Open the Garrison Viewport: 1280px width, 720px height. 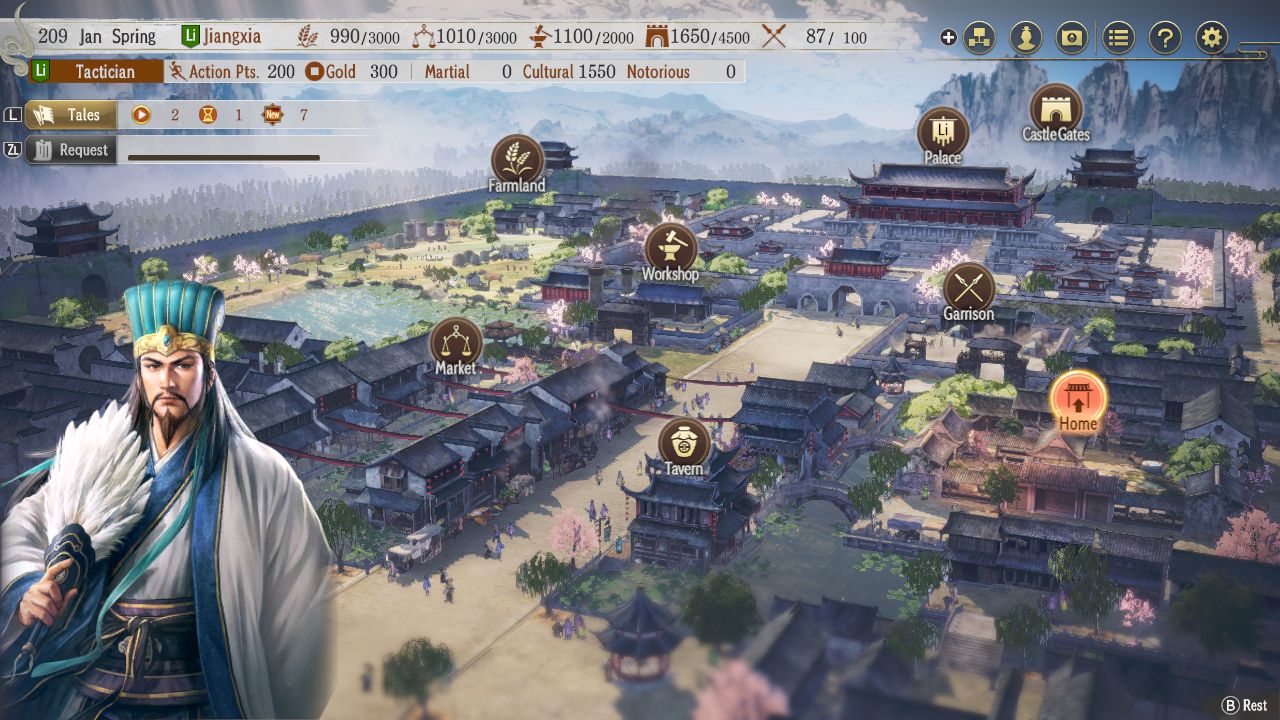[968, 288]
